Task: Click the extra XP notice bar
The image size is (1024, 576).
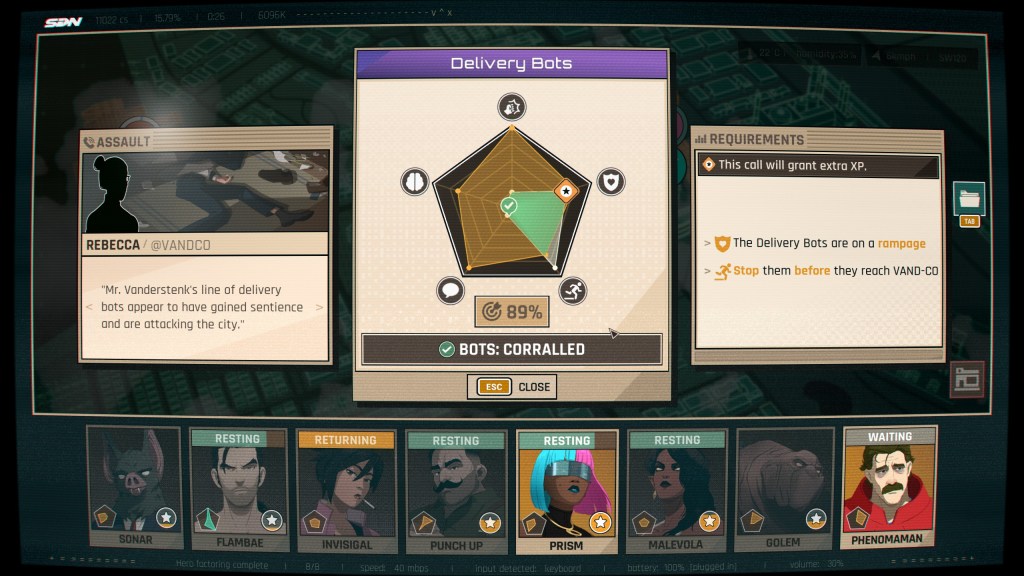Action: 818,165
